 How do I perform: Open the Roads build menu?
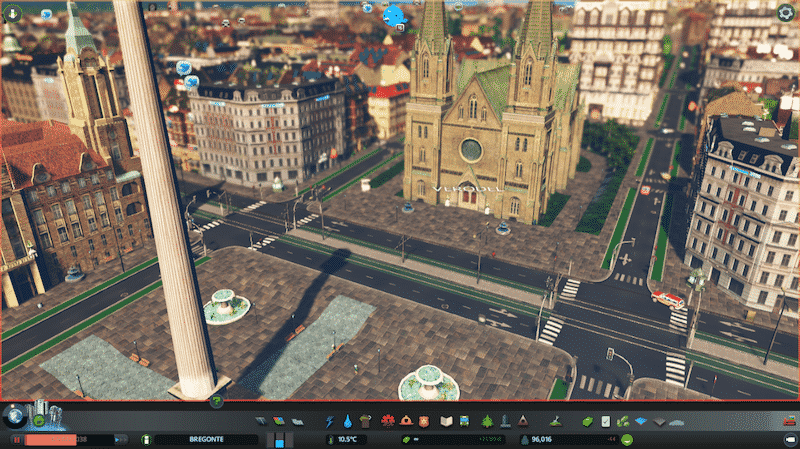[x=262, y=421]
